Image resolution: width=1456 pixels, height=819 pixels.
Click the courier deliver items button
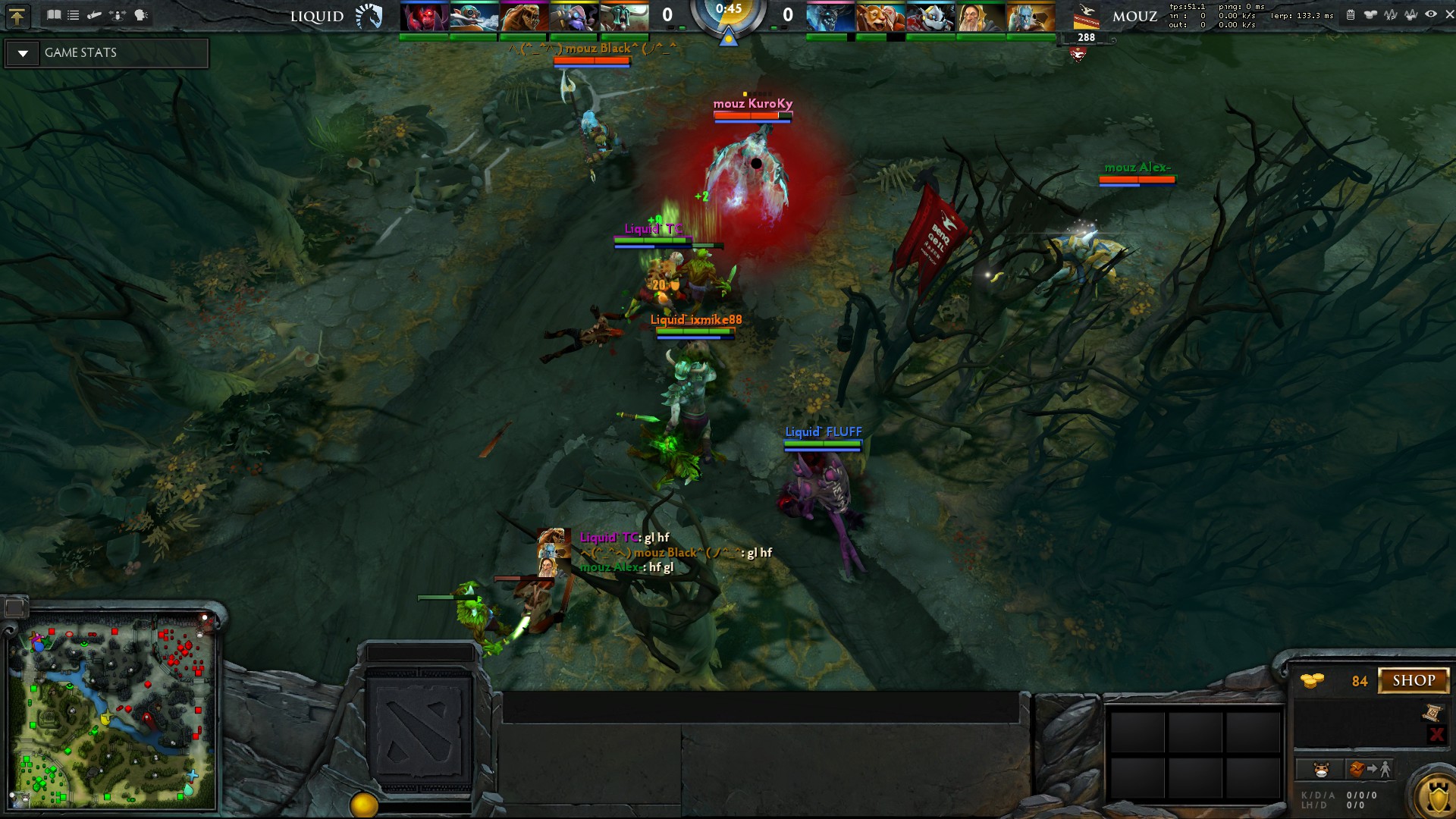1370,770
